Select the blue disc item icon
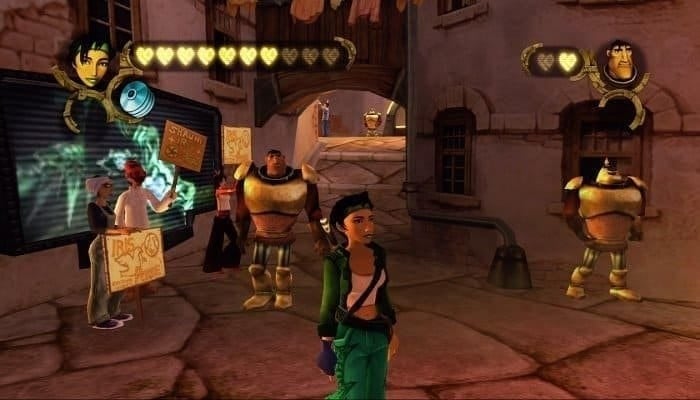The height and width of the screenshot is (400, 700). pyautogui.click(x=136, y=99)
